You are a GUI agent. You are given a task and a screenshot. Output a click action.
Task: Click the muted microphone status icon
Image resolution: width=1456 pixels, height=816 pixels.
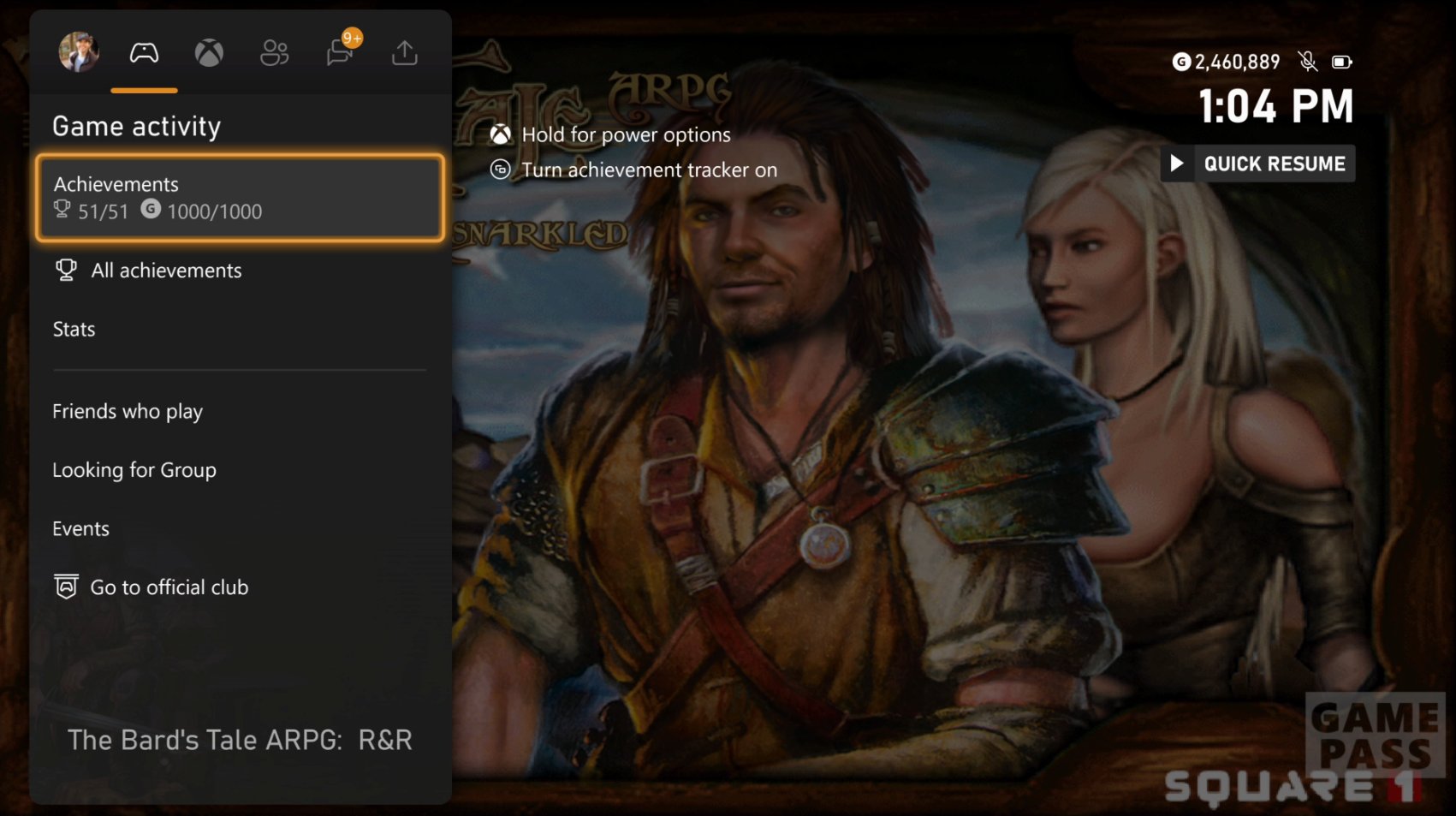(1307, 62)
